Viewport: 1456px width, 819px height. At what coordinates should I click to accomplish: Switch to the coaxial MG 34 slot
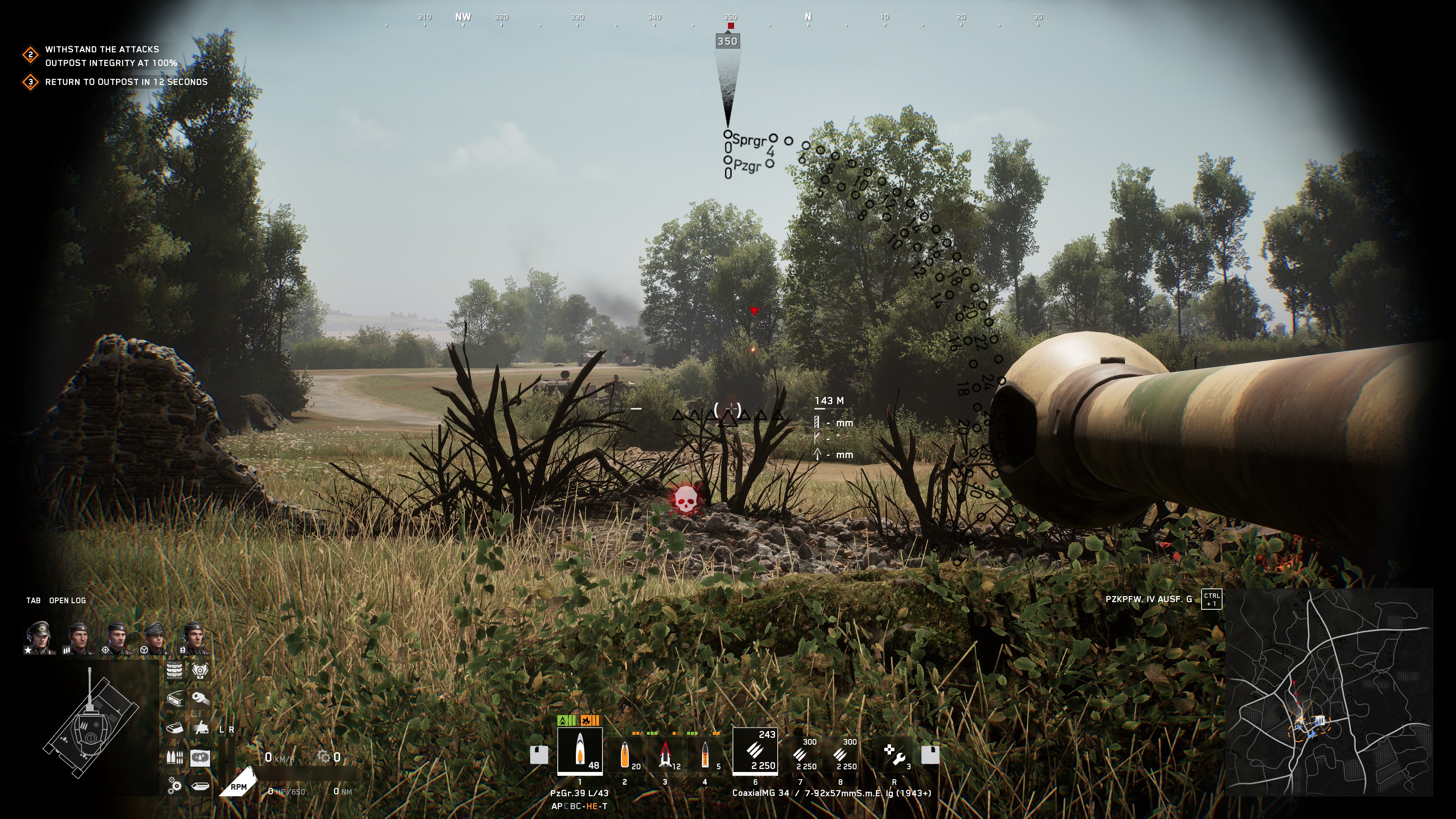(x=755, y=750)
